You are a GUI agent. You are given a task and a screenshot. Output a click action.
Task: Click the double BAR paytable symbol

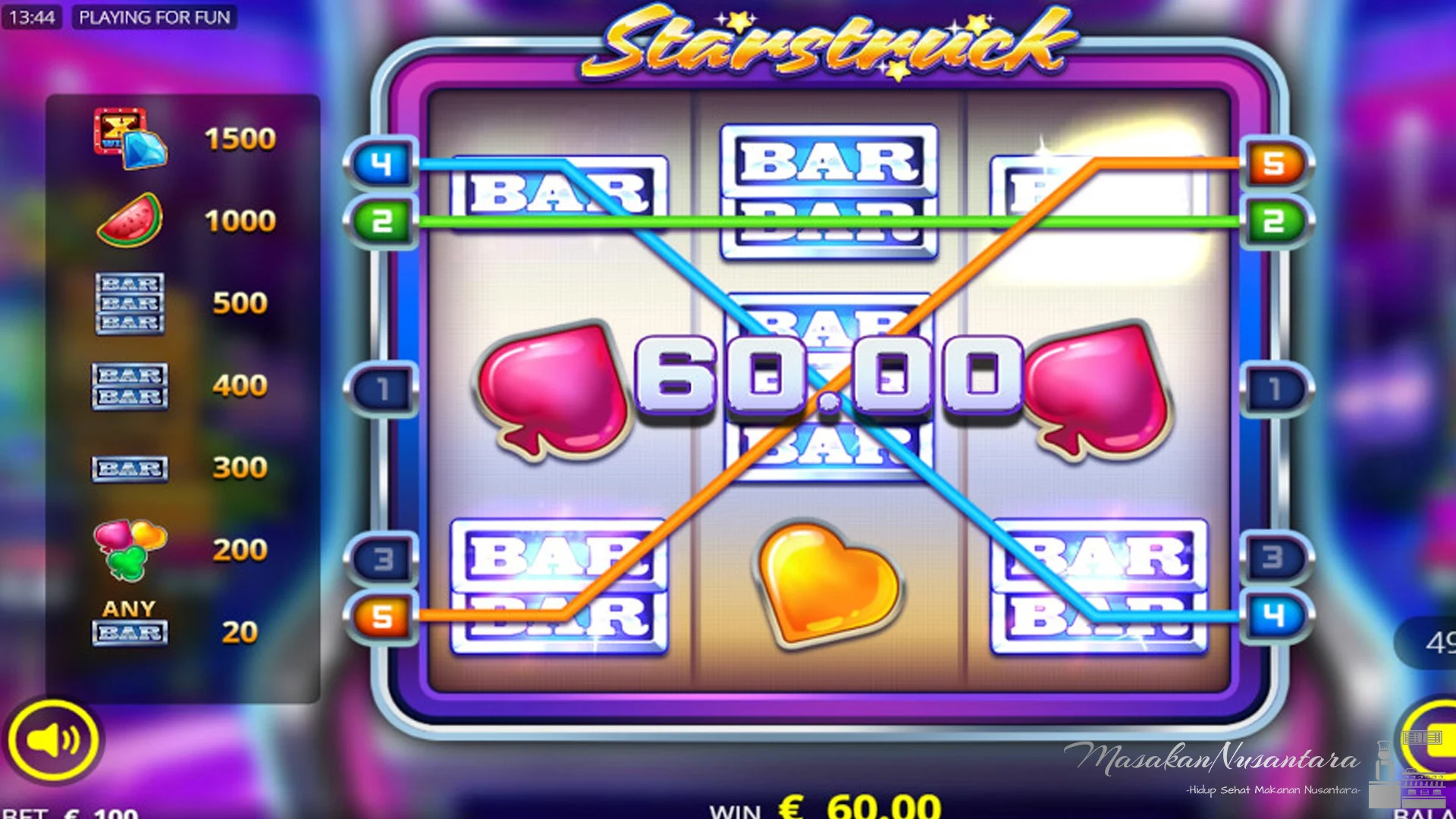(x=130, y=385)
